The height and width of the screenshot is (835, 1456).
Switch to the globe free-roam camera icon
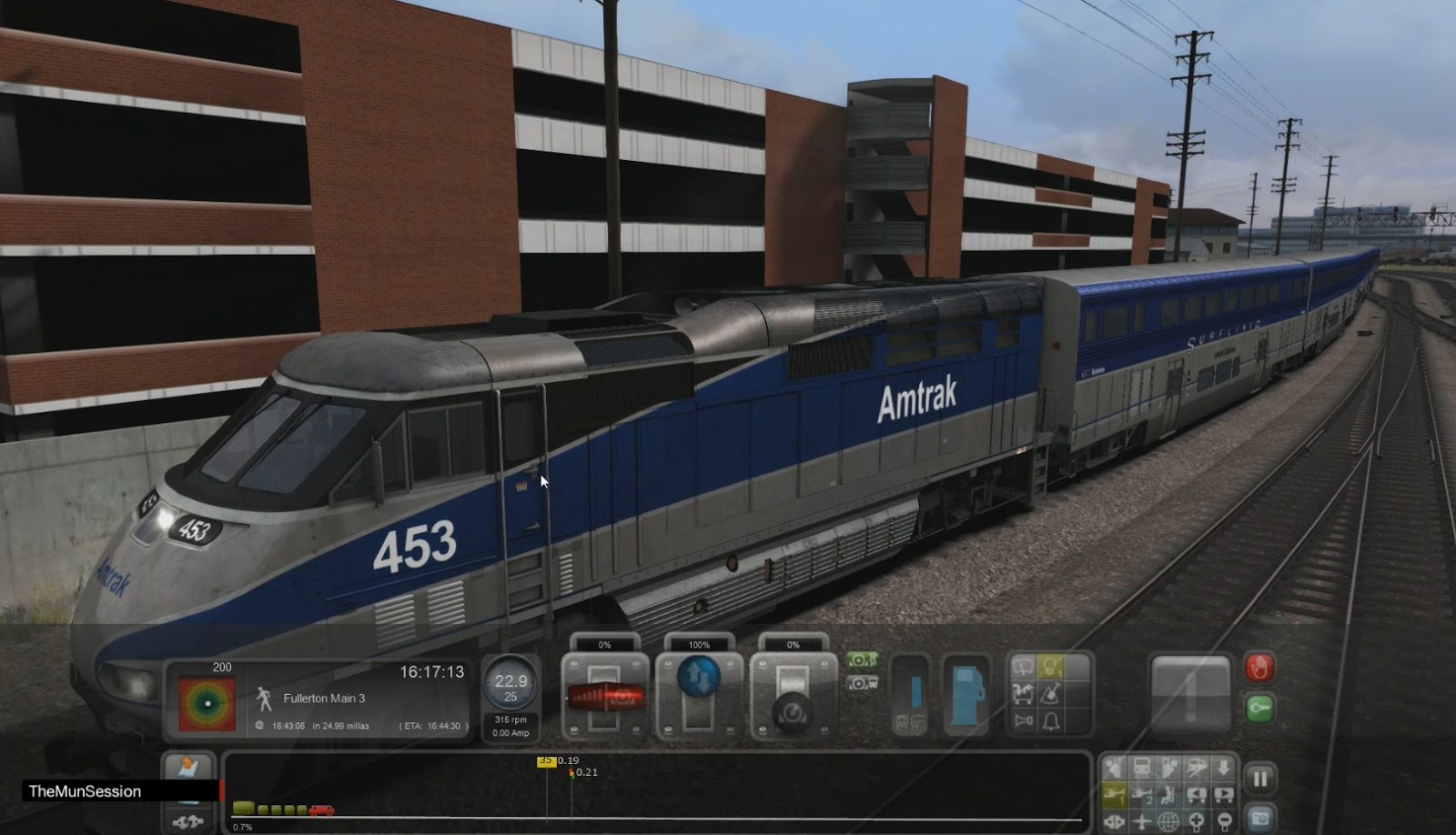[1168, 821]
